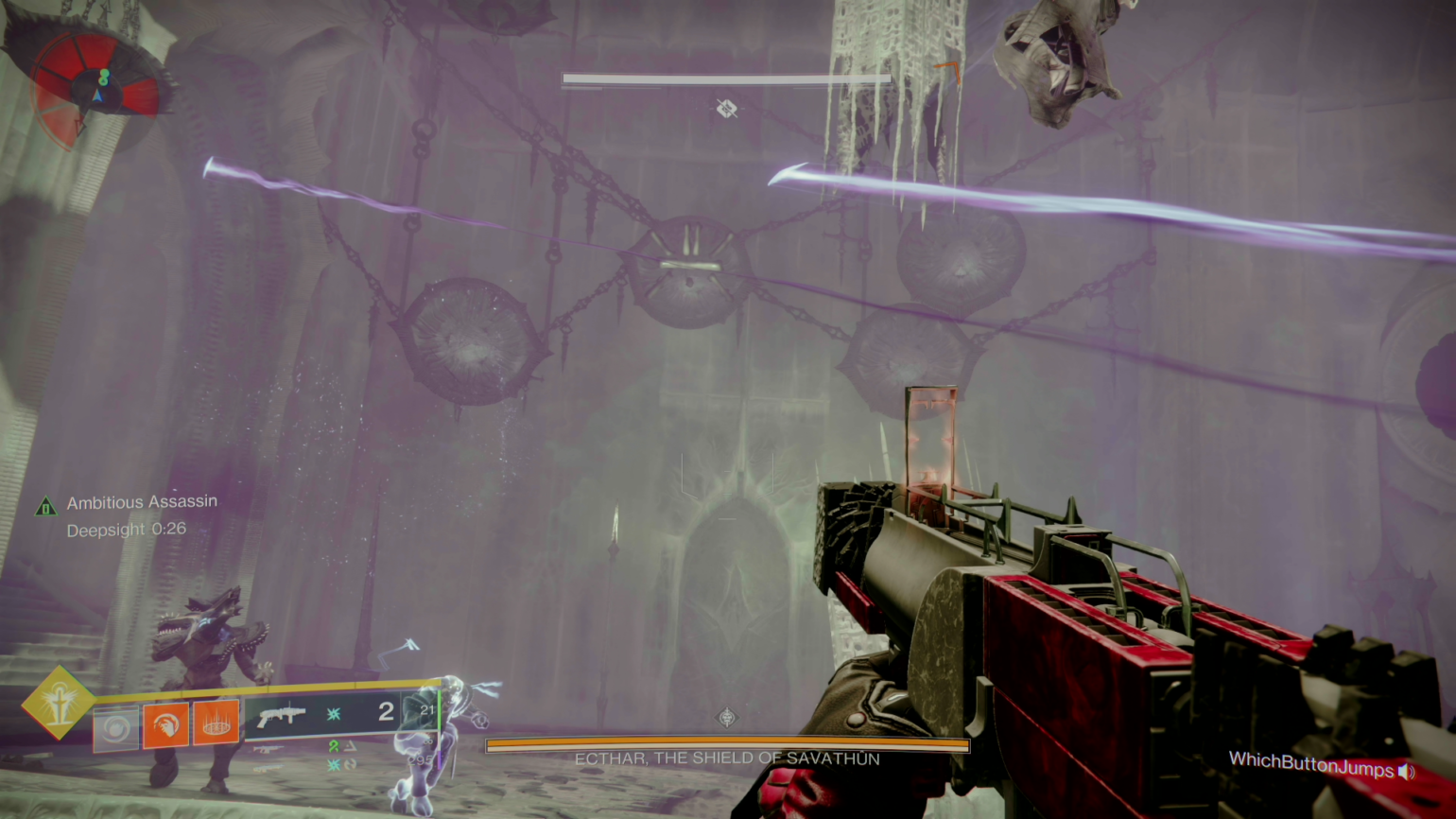This screenshot has height=819, width=1456.
Task: Select the Ecthar boss nameplate
Action: point(727,758)
